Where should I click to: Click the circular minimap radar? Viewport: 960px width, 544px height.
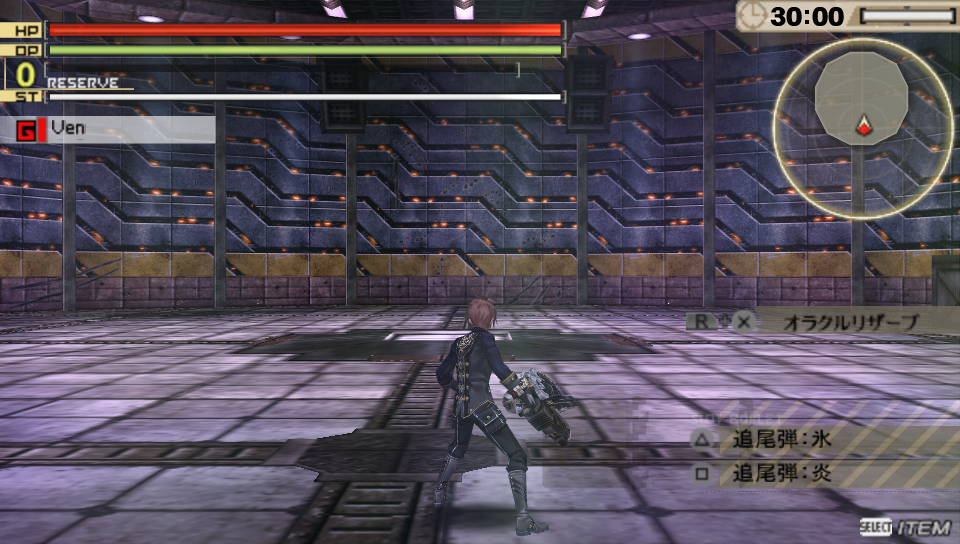click(x=862, y=128)
